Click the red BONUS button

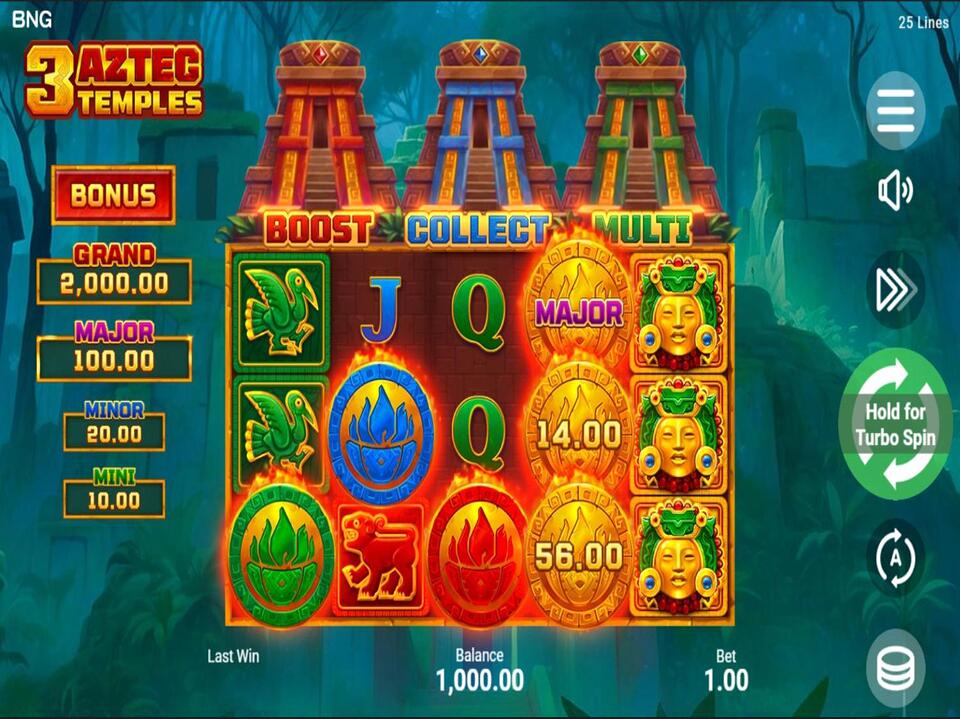pos(113,195)
